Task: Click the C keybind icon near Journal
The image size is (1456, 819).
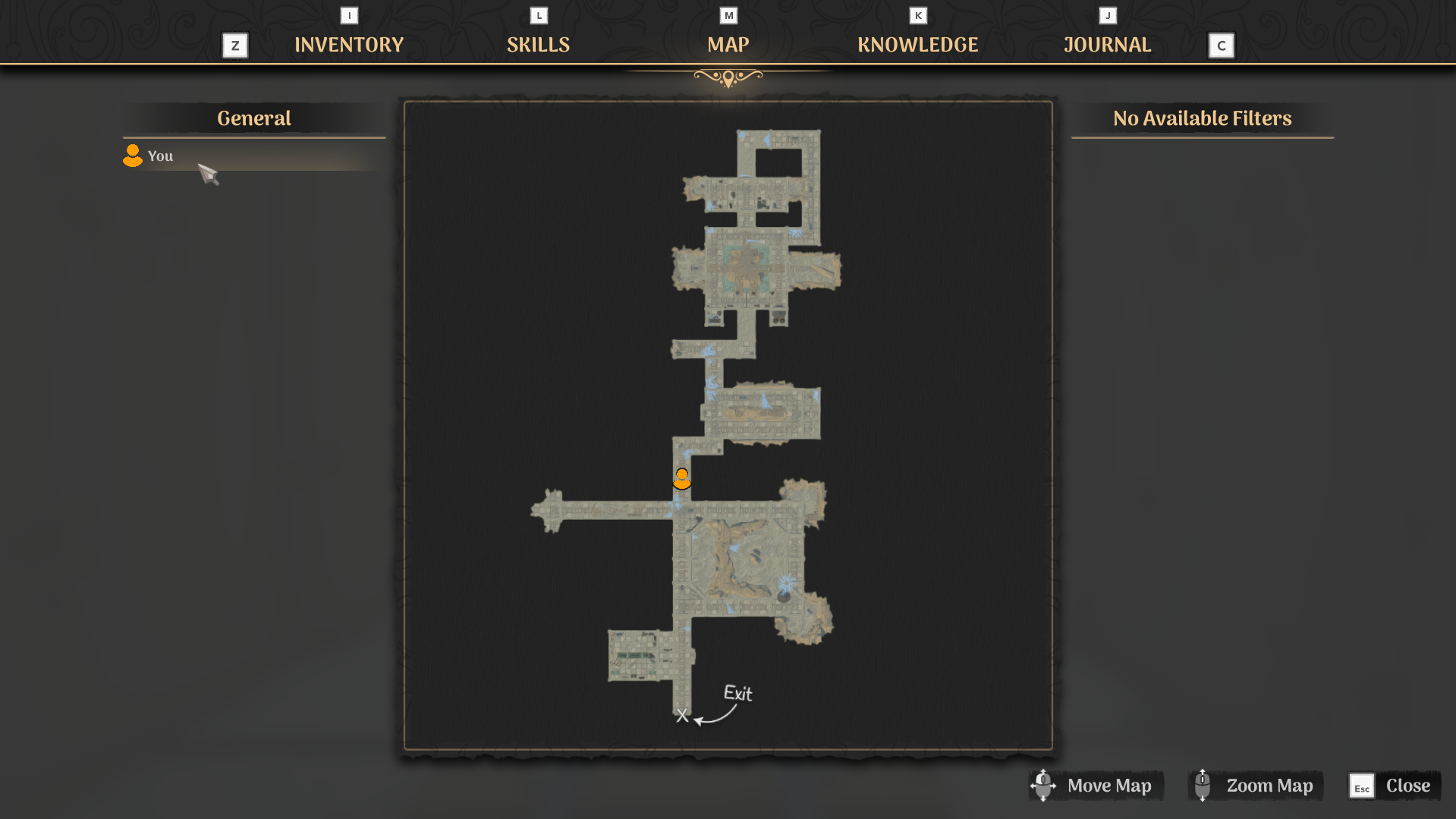Action: [1221, 46]
